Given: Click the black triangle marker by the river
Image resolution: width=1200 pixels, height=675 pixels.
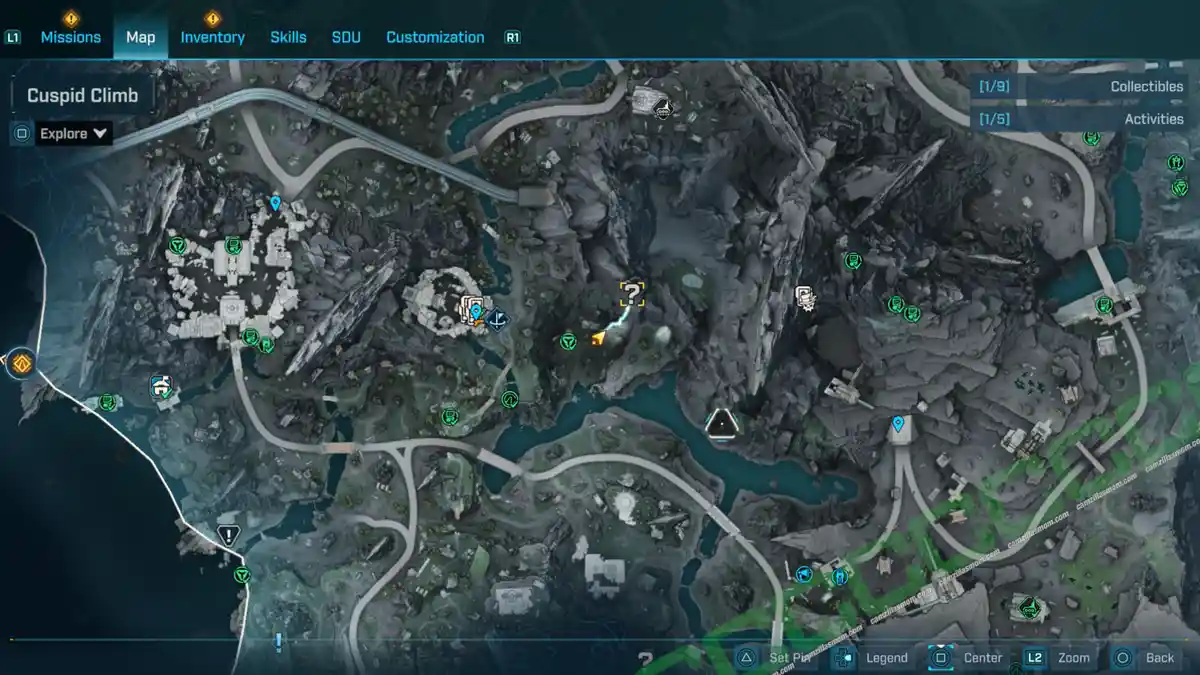Looking at the screenshot, I should (x=720, y=424).
